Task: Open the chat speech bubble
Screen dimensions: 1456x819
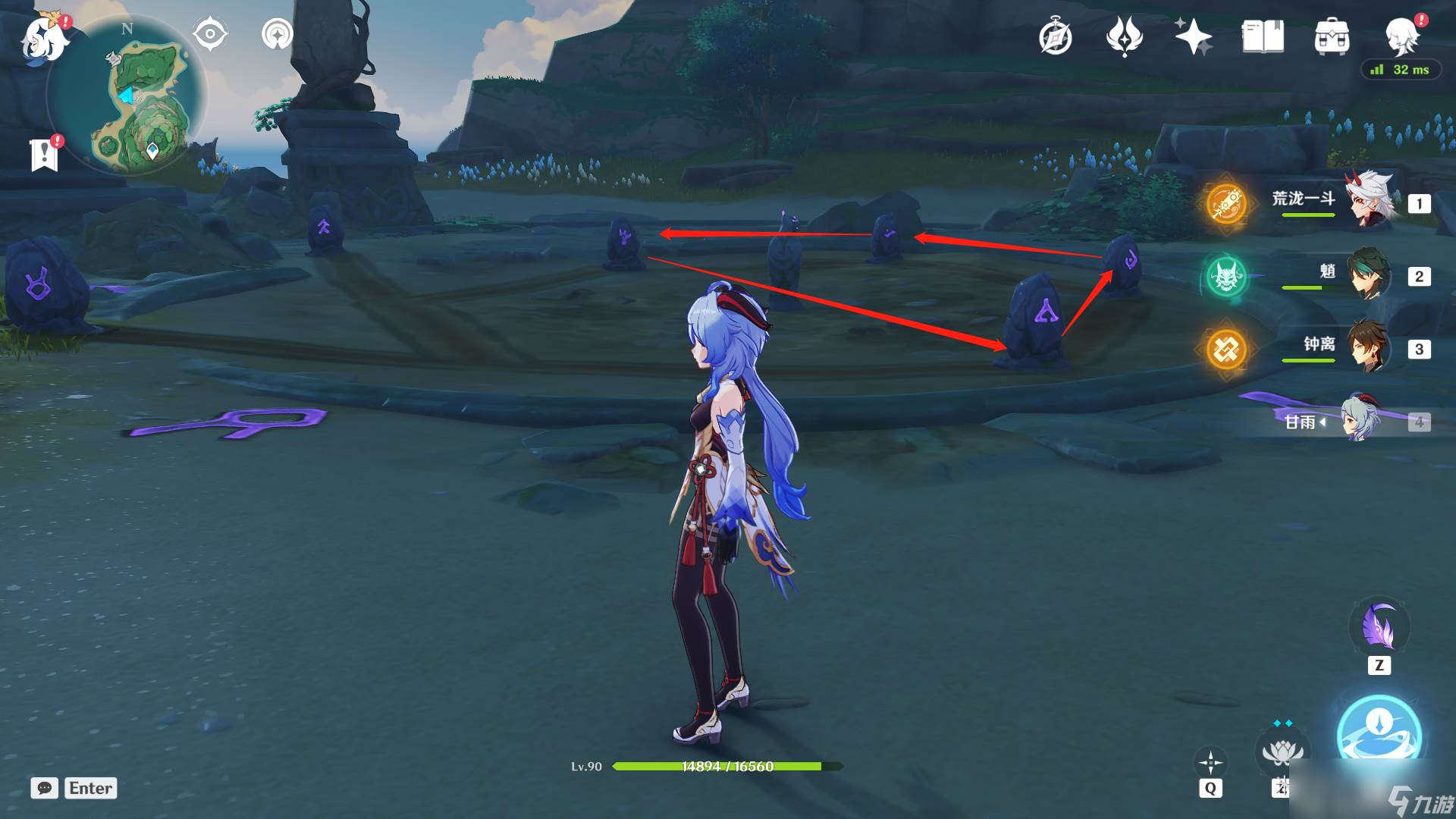Action: pyautogui.click(x=44, y=788)
